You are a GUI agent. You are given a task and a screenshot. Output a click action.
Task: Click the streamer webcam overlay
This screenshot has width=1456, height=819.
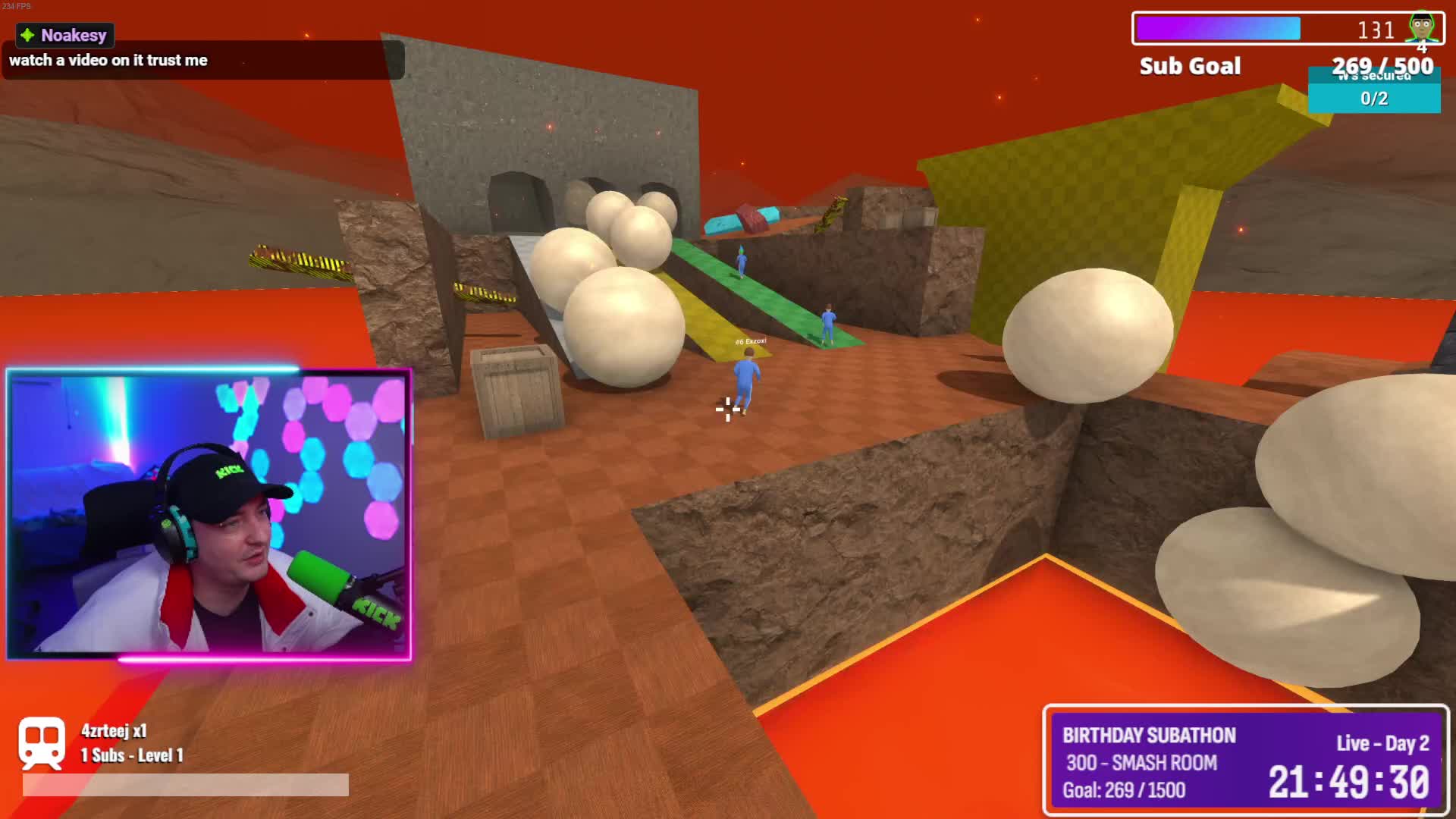(209, 514)
